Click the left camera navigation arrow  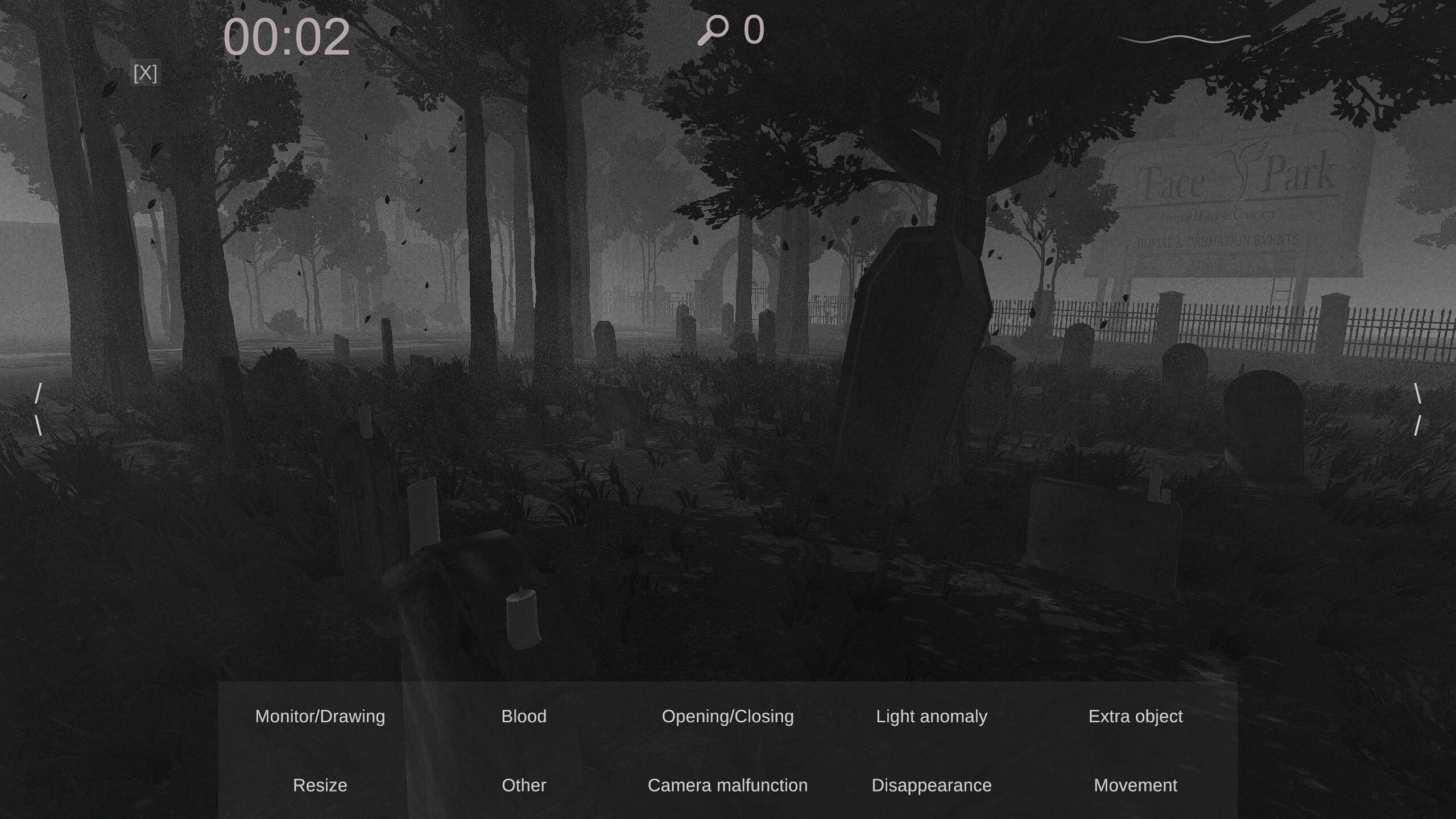[39, 408]
